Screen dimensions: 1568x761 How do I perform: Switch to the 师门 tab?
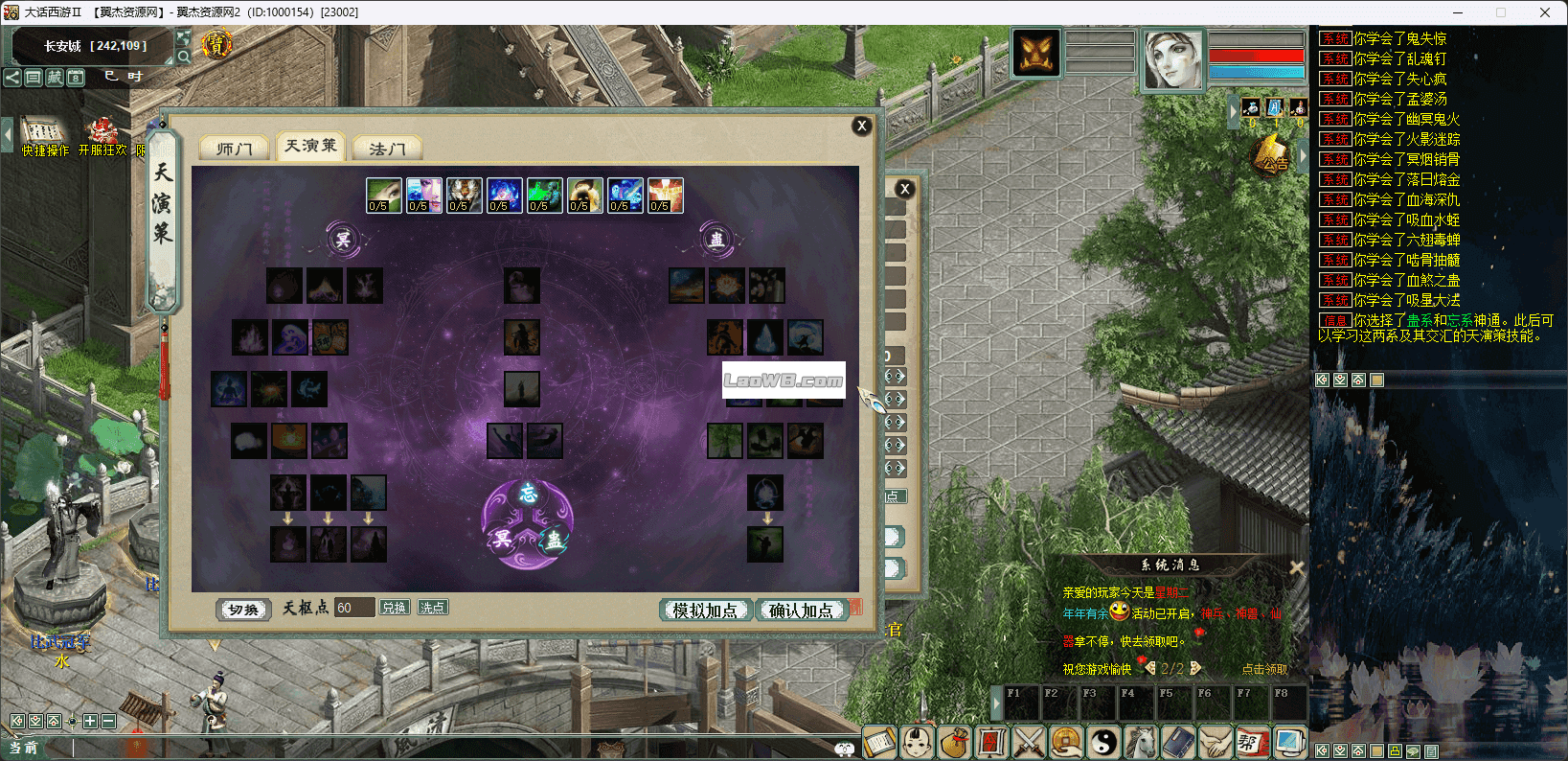click(x=234, y=149)
